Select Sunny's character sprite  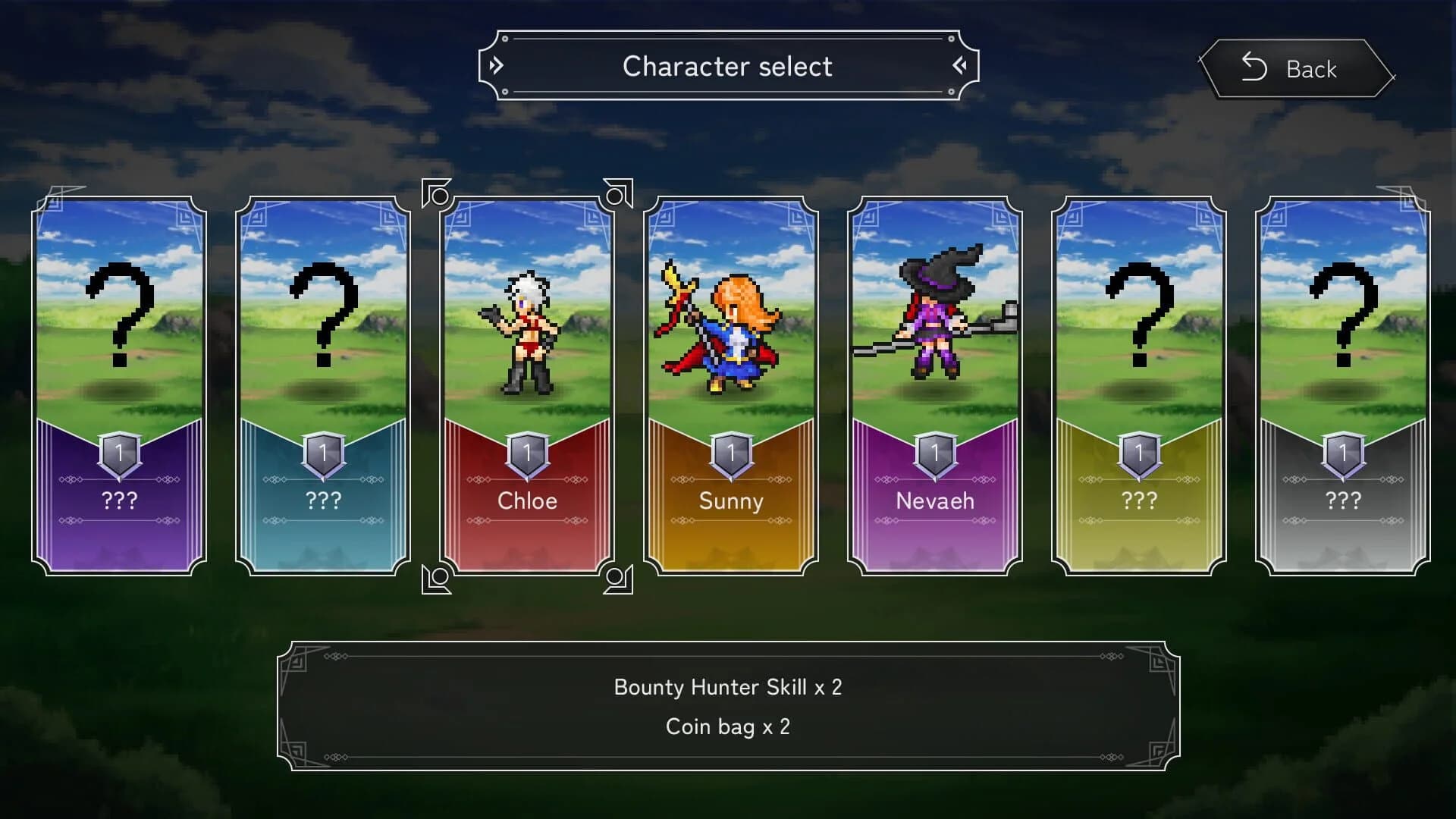click(720, 334)
